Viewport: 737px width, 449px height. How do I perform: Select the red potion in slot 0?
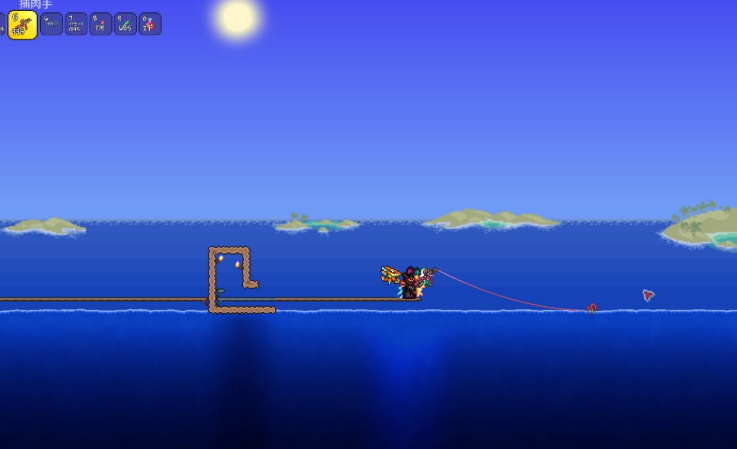(x=150, y=24)
